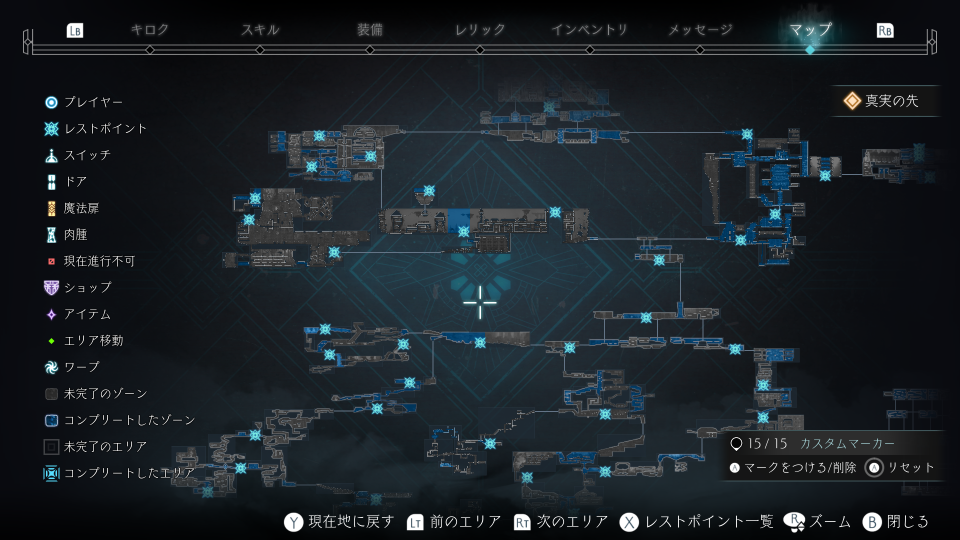Choose the アイテム legend entry
The image size is (960, 540).
coord(87,315)
